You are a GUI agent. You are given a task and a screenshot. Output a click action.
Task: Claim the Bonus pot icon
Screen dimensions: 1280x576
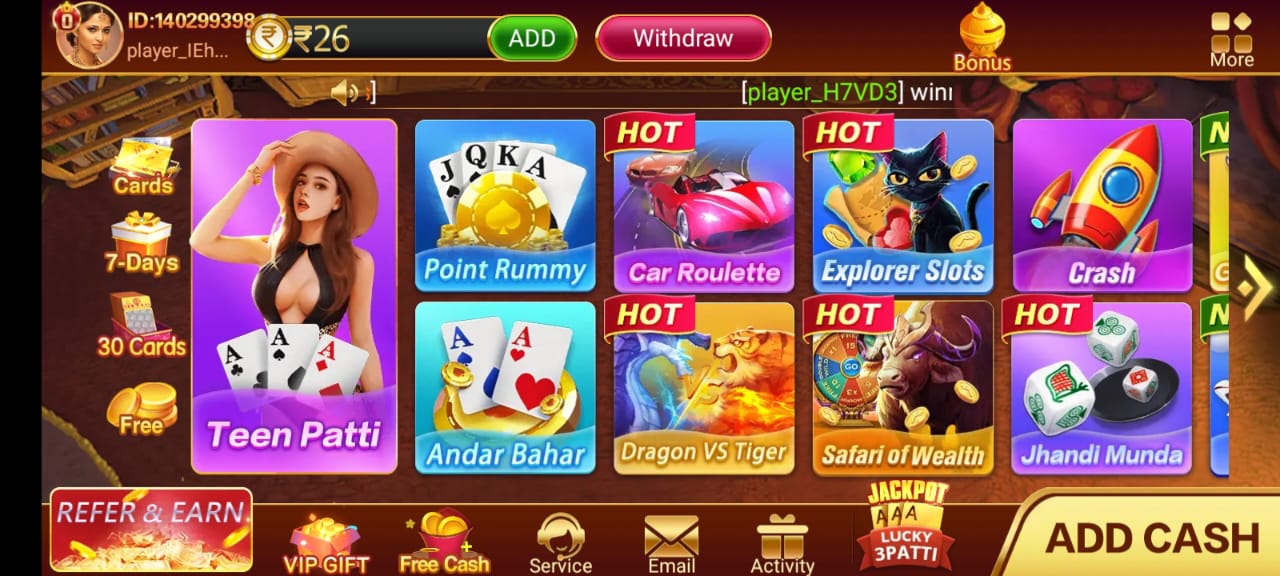coord(982,38)
